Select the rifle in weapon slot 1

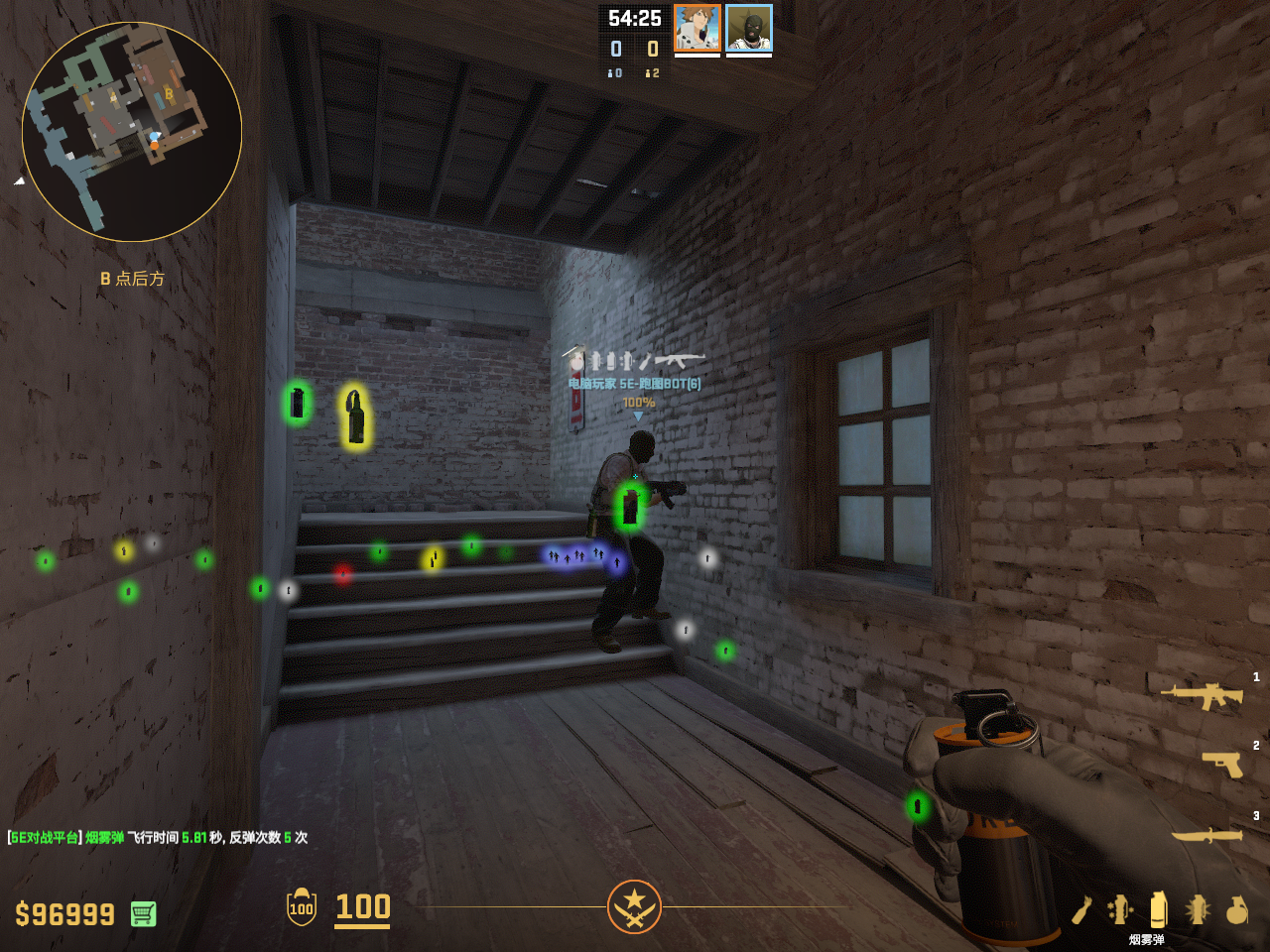tap(1203, 694)
